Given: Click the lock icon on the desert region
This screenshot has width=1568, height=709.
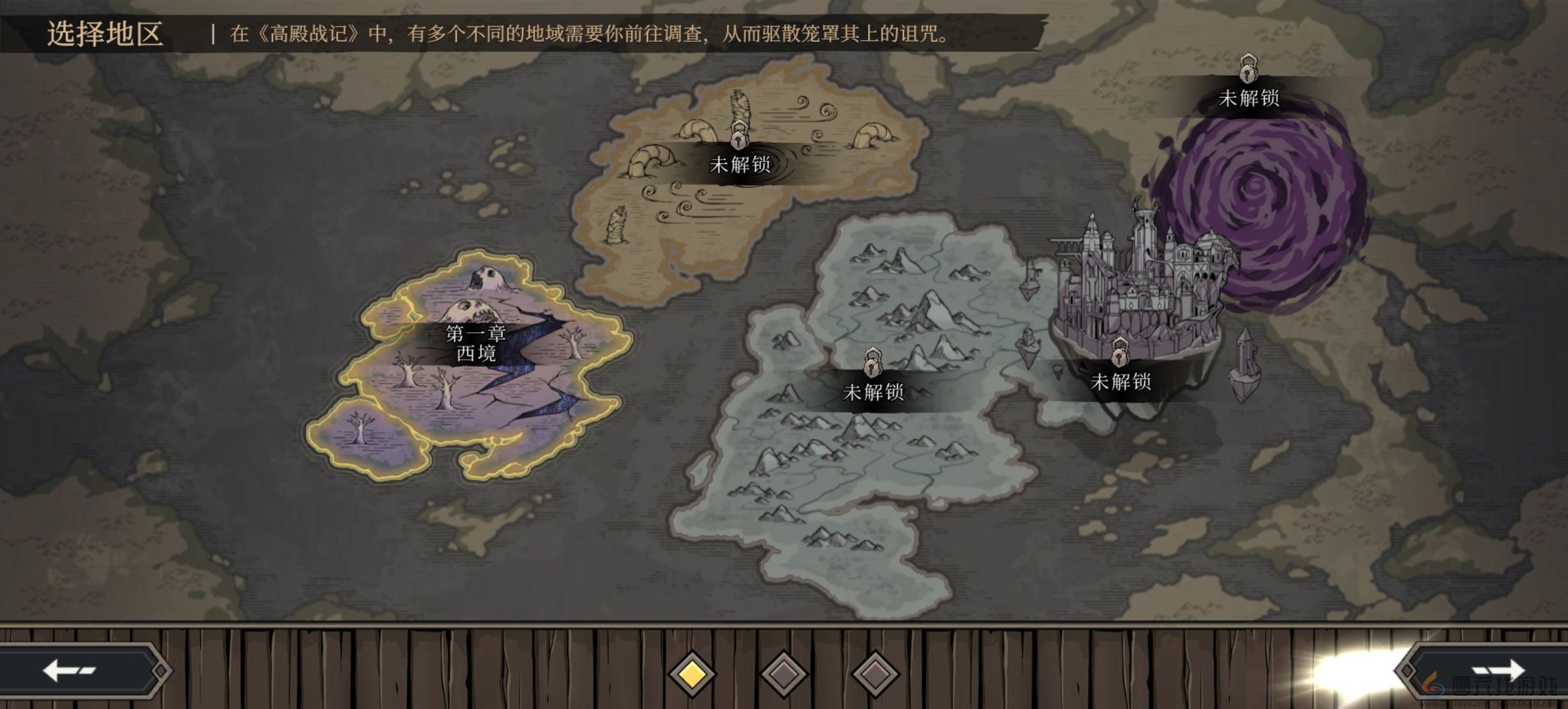Looking at the screenshot, I should pos(741,140).
